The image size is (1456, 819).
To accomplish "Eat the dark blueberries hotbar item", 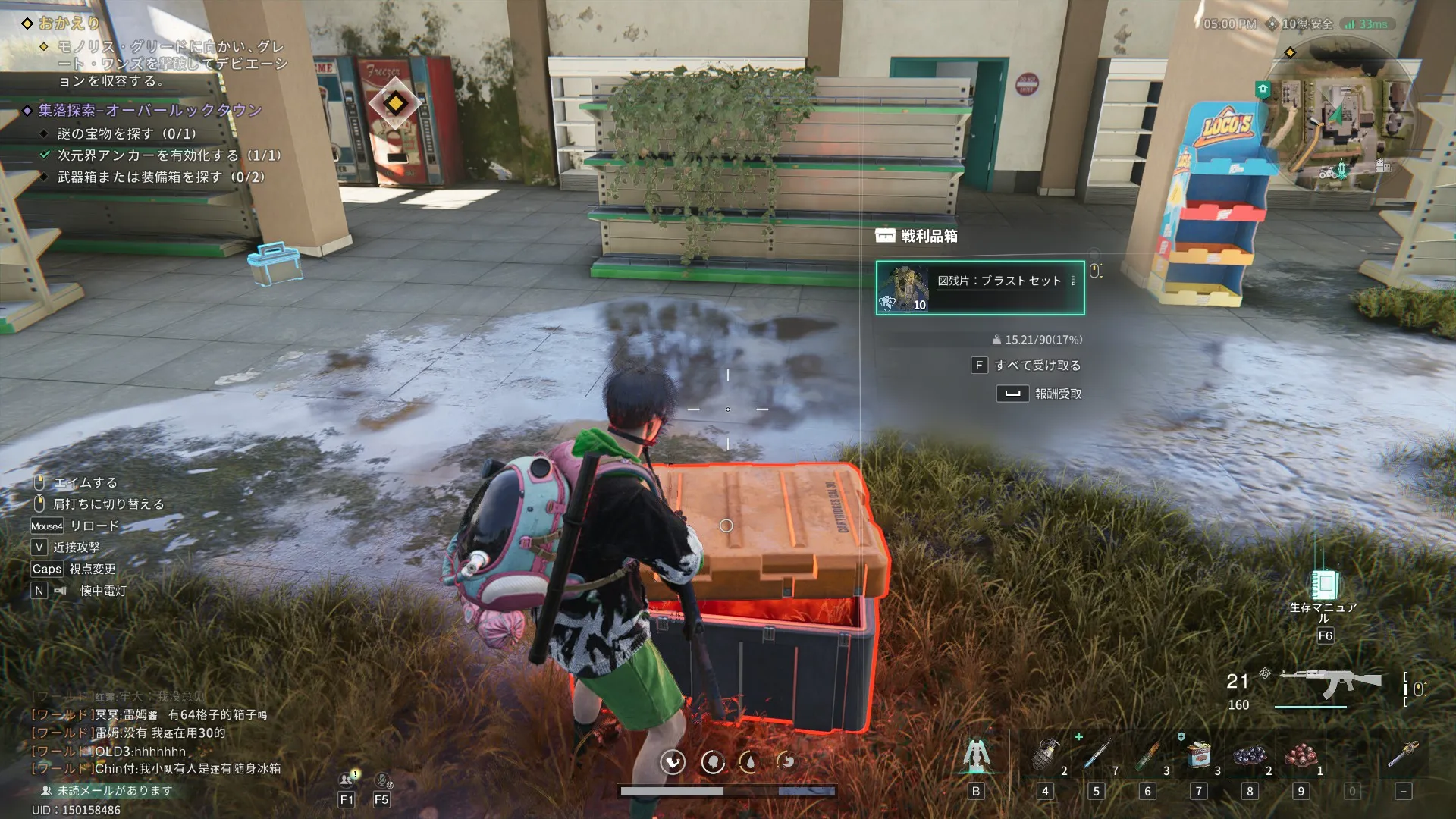I will pyautogui.click(x=1250, y=756).
